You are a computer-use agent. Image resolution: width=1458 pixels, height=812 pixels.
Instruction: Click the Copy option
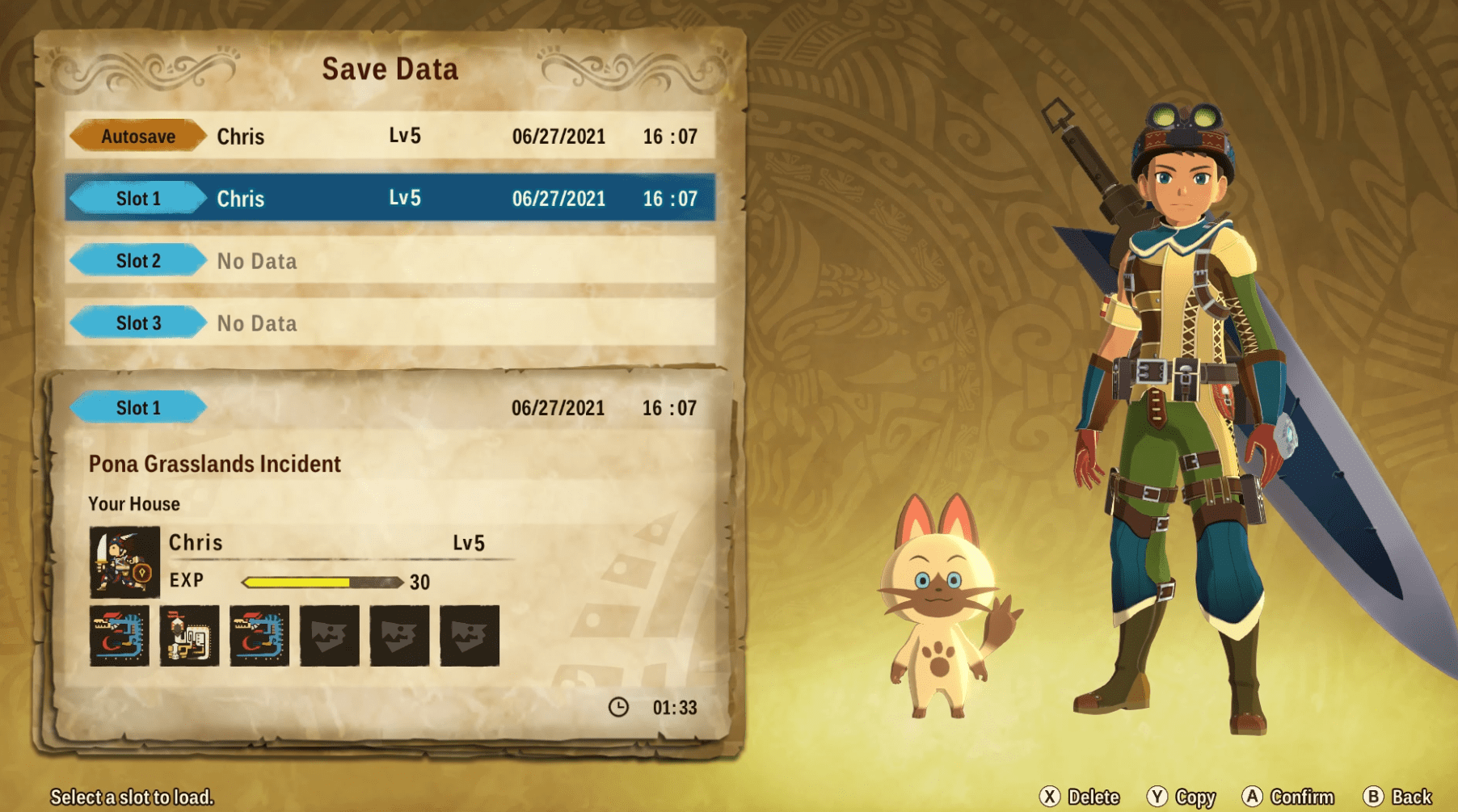point(1182,797)
